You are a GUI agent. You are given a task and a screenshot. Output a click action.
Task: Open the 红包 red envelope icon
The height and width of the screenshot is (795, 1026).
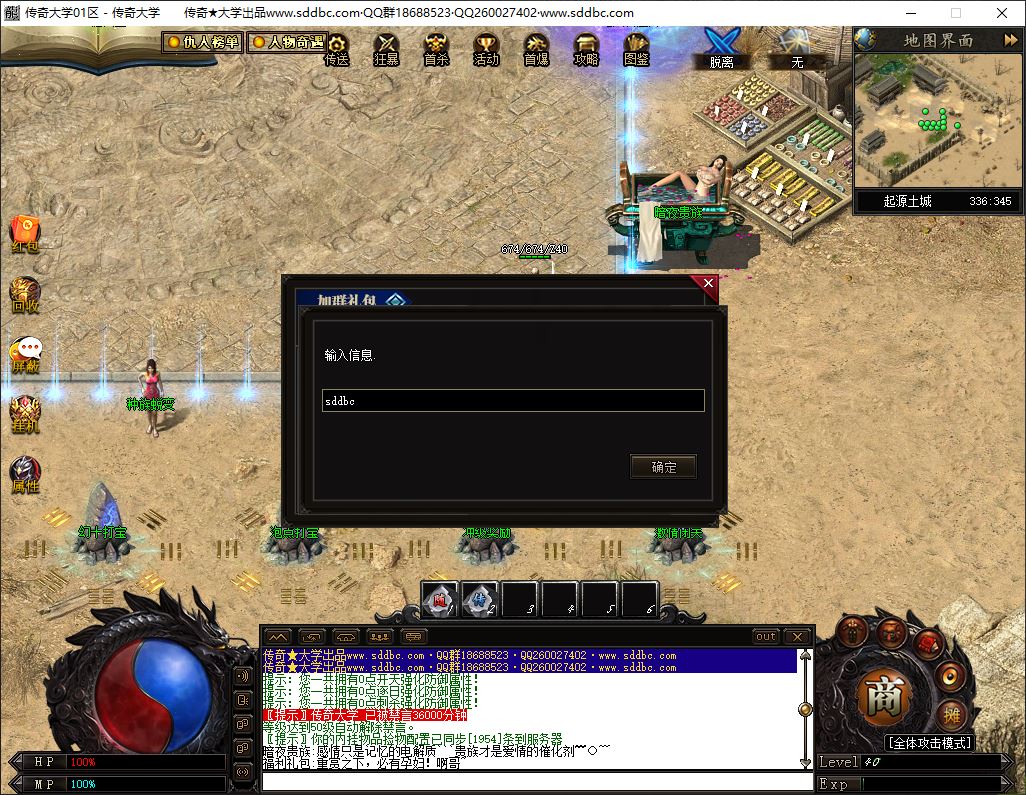tap(25, 234)
